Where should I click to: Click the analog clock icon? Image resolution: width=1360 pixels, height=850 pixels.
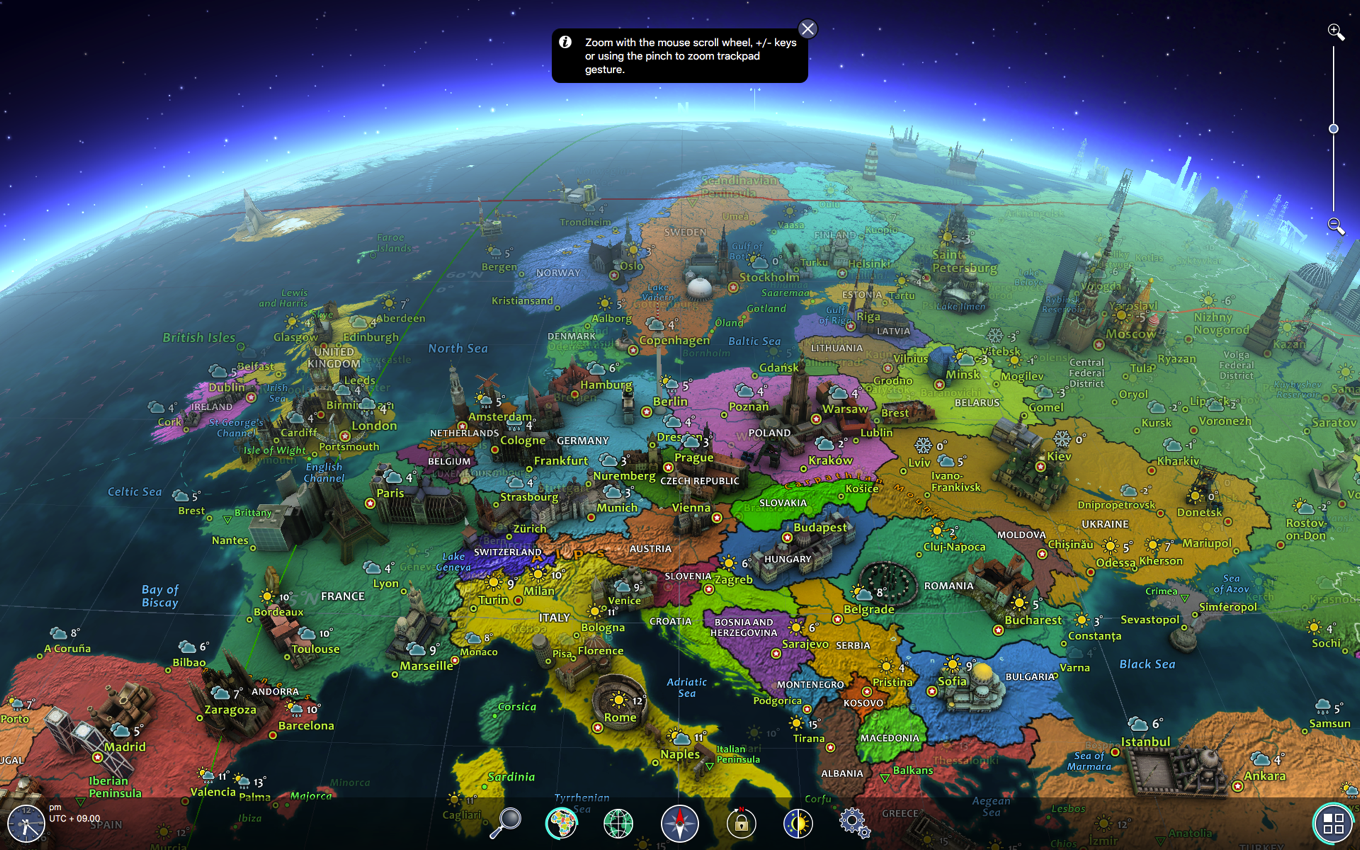(25, 824)
